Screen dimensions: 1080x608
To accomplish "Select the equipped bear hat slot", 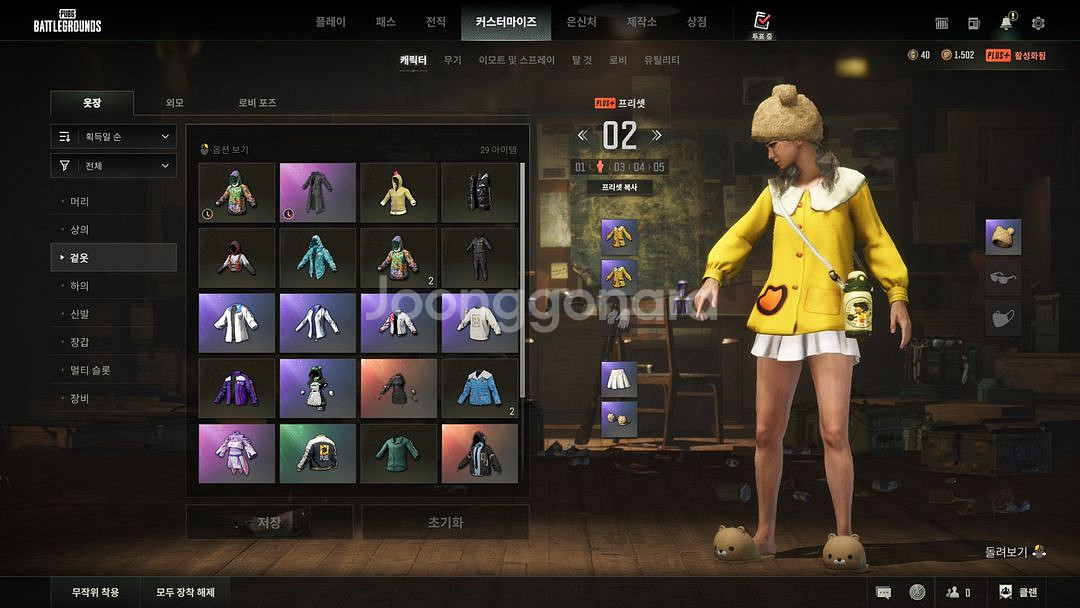I will (x=1003, y=237).
